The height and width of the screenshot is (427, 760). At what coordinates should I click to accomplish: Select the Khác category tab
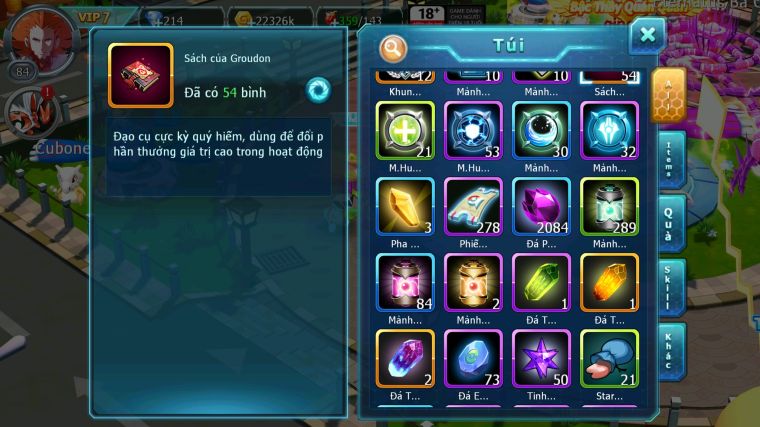coord(671,350)
